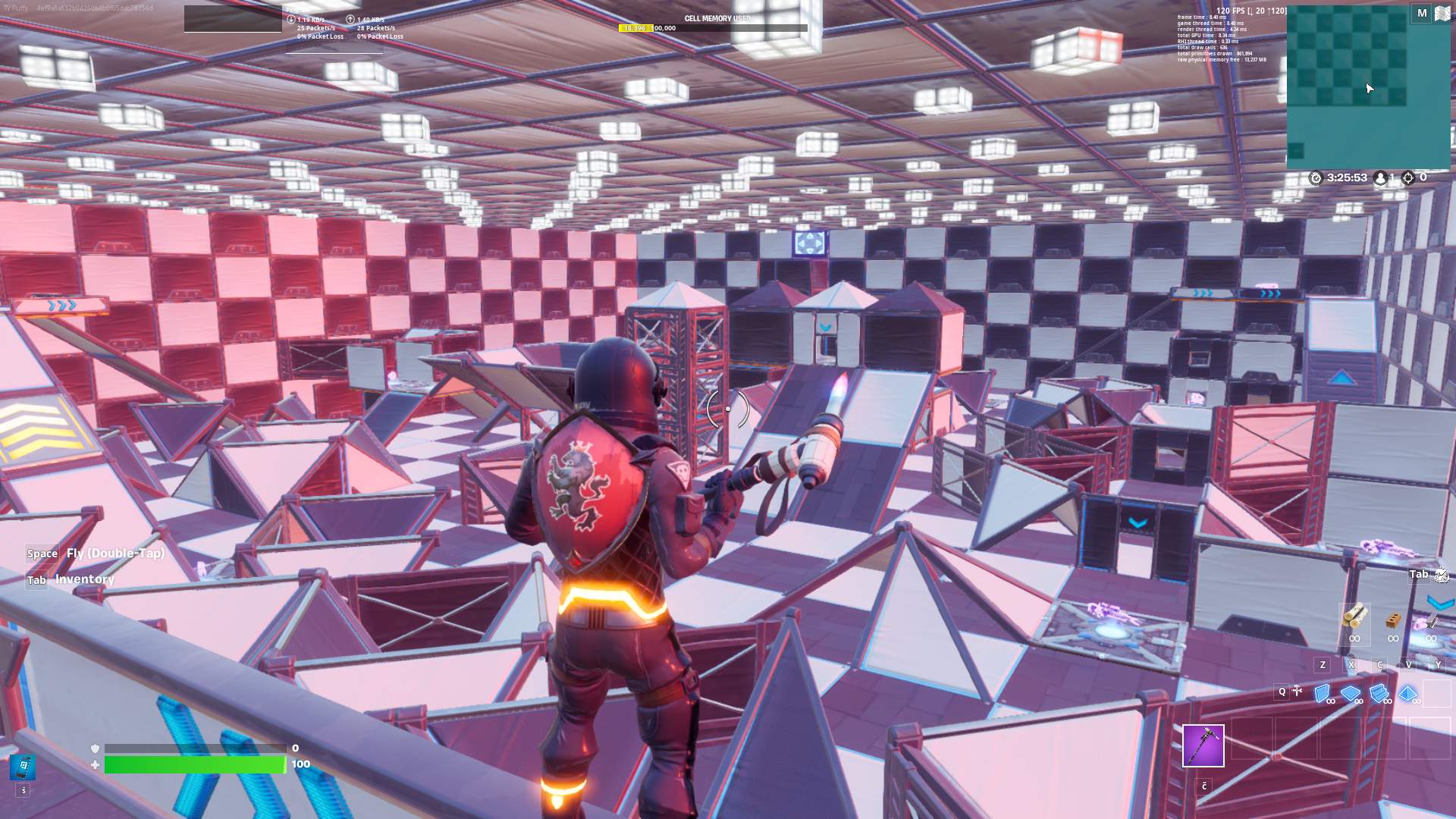Viewport: 1456px width, 819px height.
Task: Select the roof pyramid build piece icon
Action: click(1407, 692)
